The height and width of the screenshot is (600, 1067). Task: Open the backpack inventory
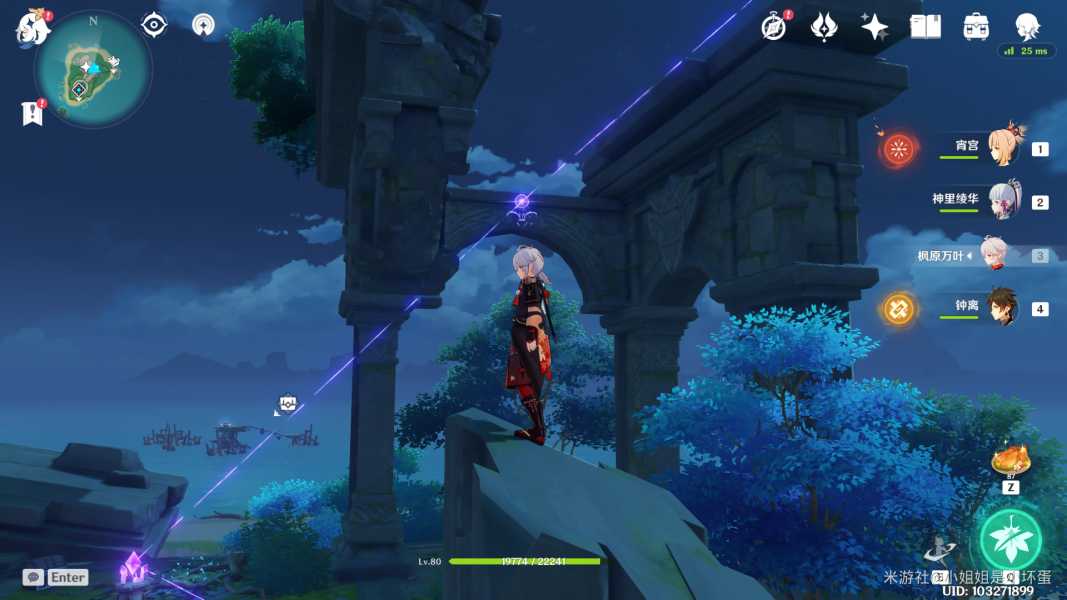976,27
